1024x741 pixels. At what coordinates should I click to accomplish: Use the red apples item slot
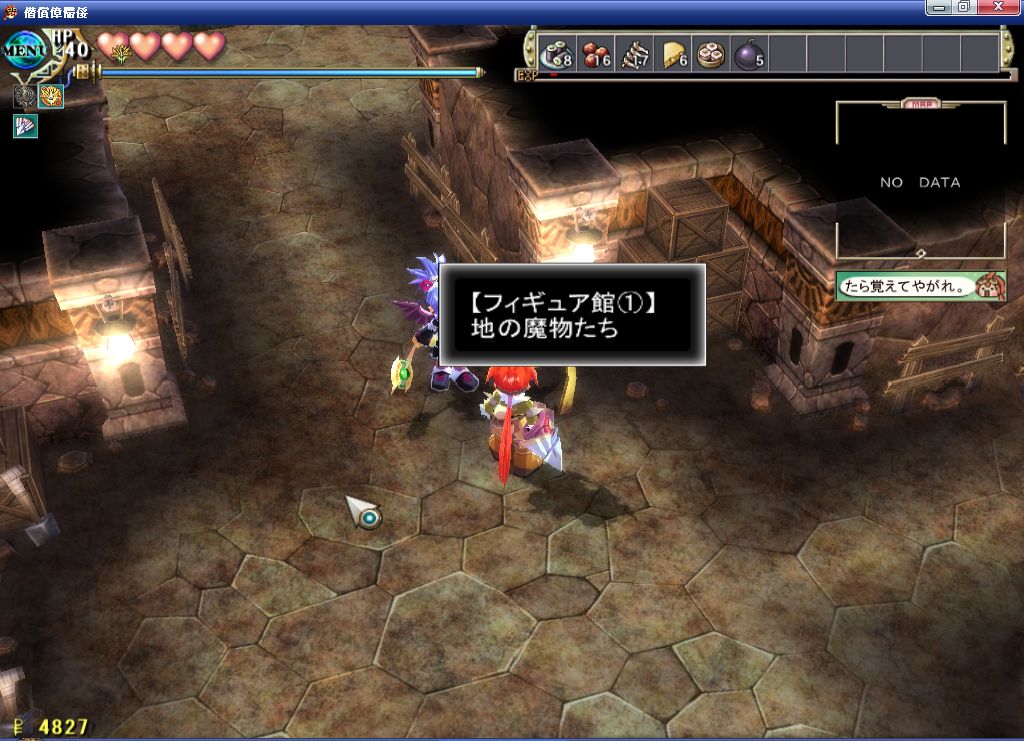click(597, 54)
